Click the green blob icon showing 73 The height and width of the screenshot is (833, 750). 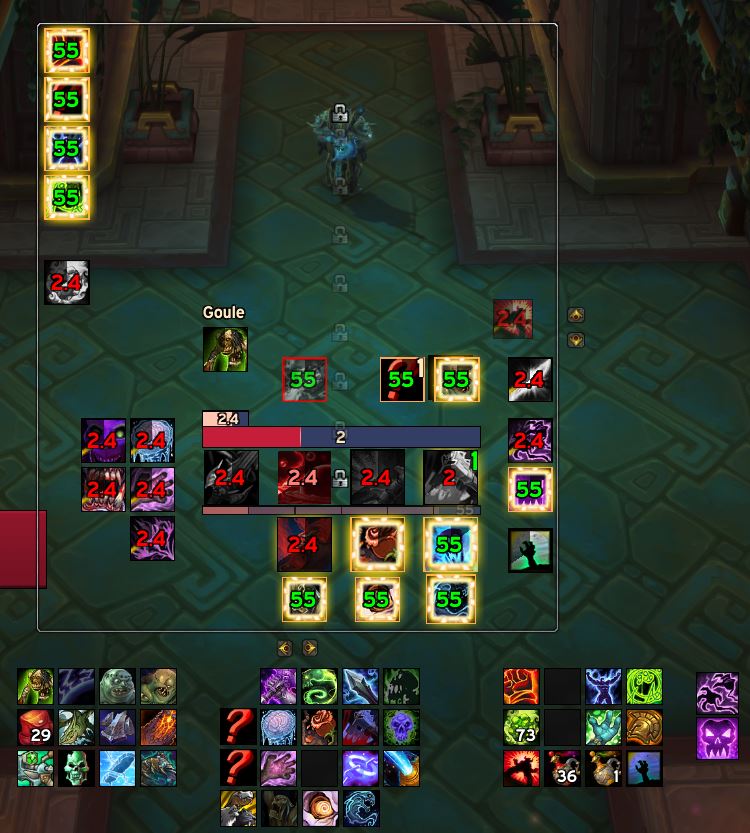521,728
